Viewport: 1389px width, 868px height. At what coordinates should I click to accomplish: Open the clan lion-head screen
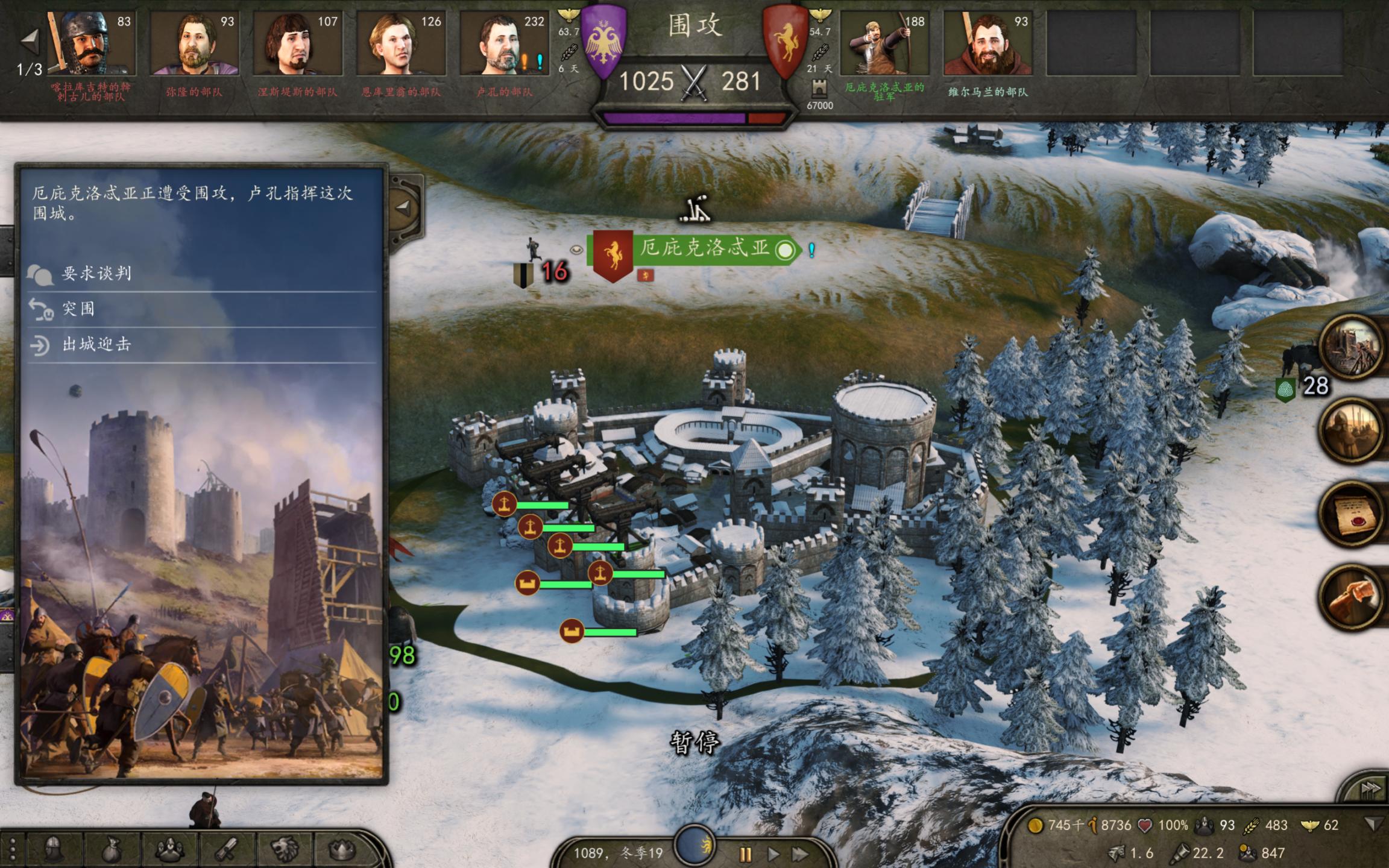(285, 849)
